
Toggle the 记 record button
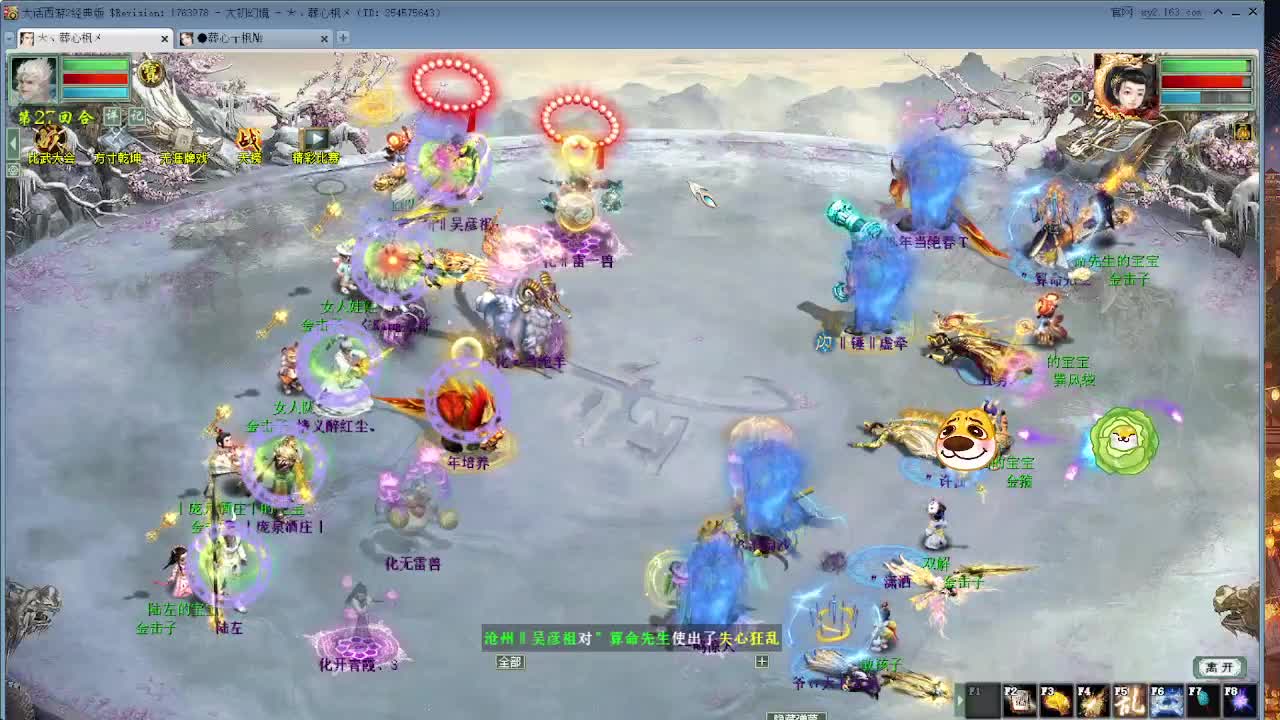tap(138, 115)
